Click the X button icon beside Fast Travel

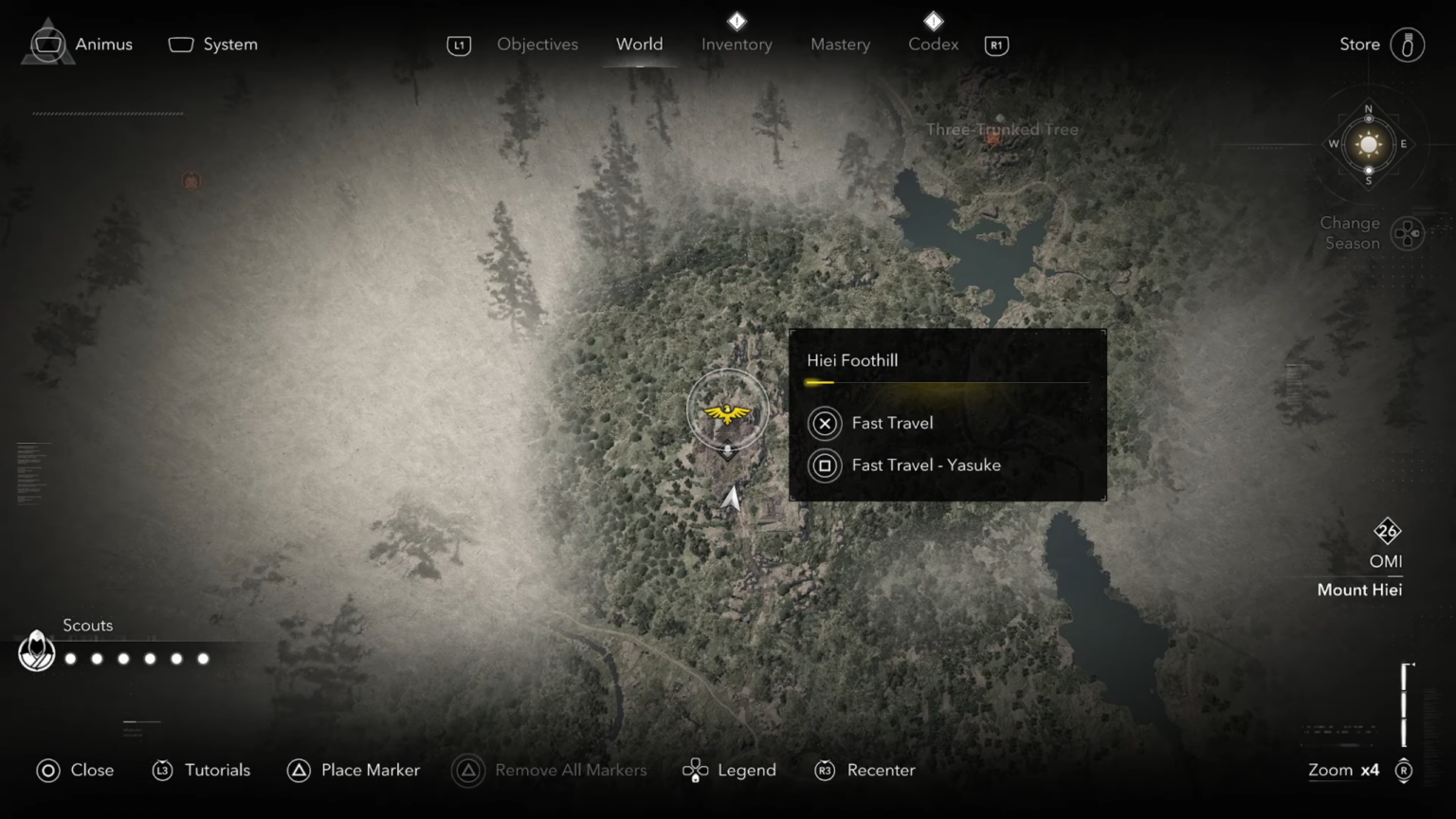[x=824, y=424]
